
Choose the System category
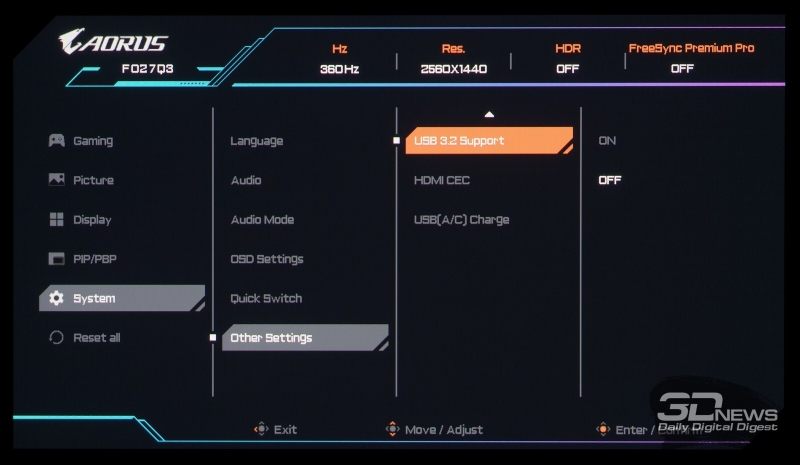click(94, 298)
